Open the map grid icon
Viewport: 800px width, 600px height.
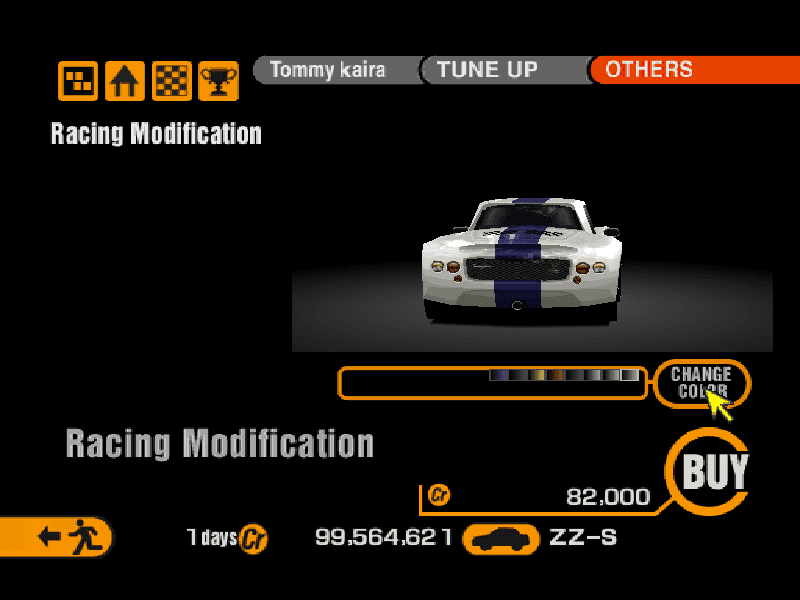point(78,81)
